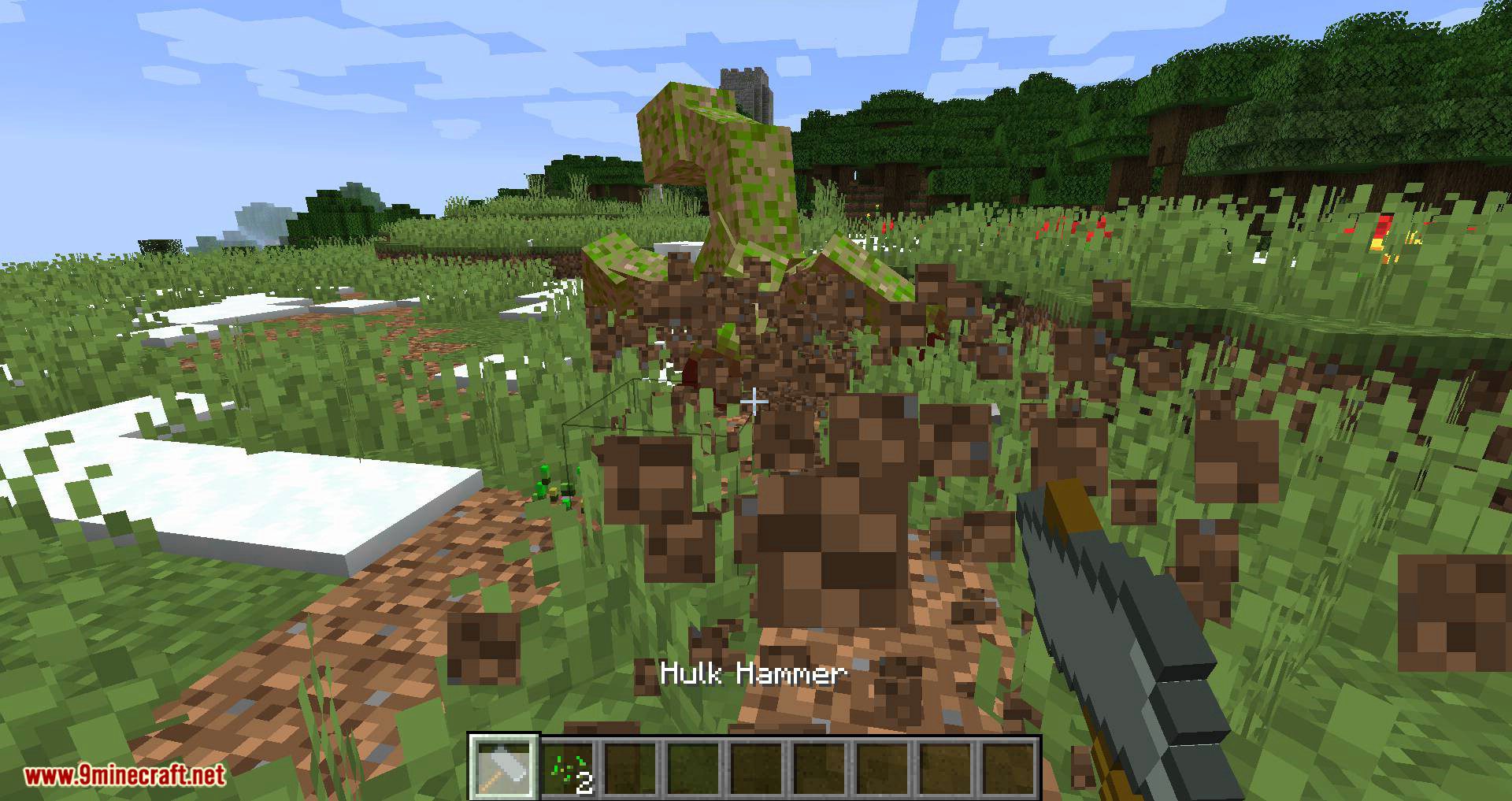The width and height of the screenshot is (1512, 801).
Task: Click the crosshair at screen center
Action: tap(754, 402)
